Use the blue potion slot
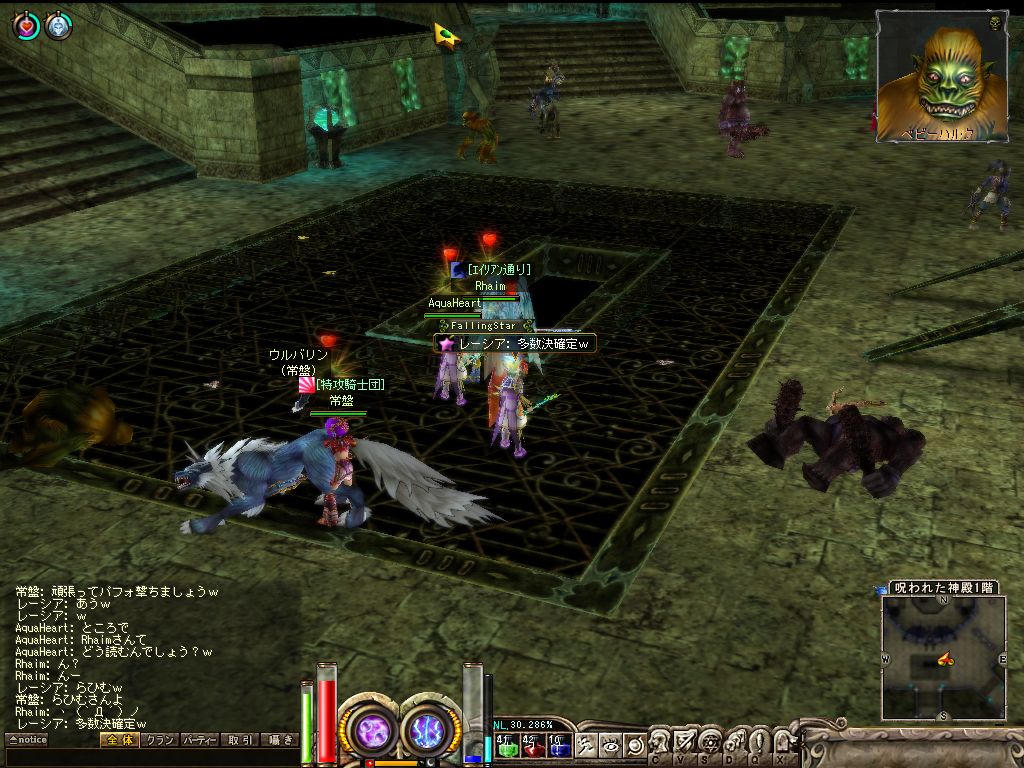Image resolution: width=1024 pixels, height=768 pixels. point(559,744)
